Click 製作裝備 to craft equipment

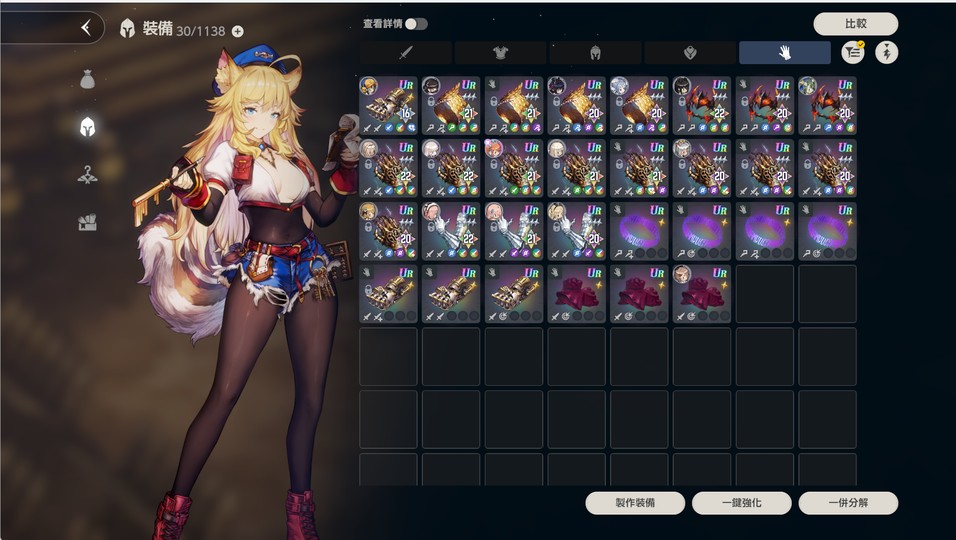point(635,503)
